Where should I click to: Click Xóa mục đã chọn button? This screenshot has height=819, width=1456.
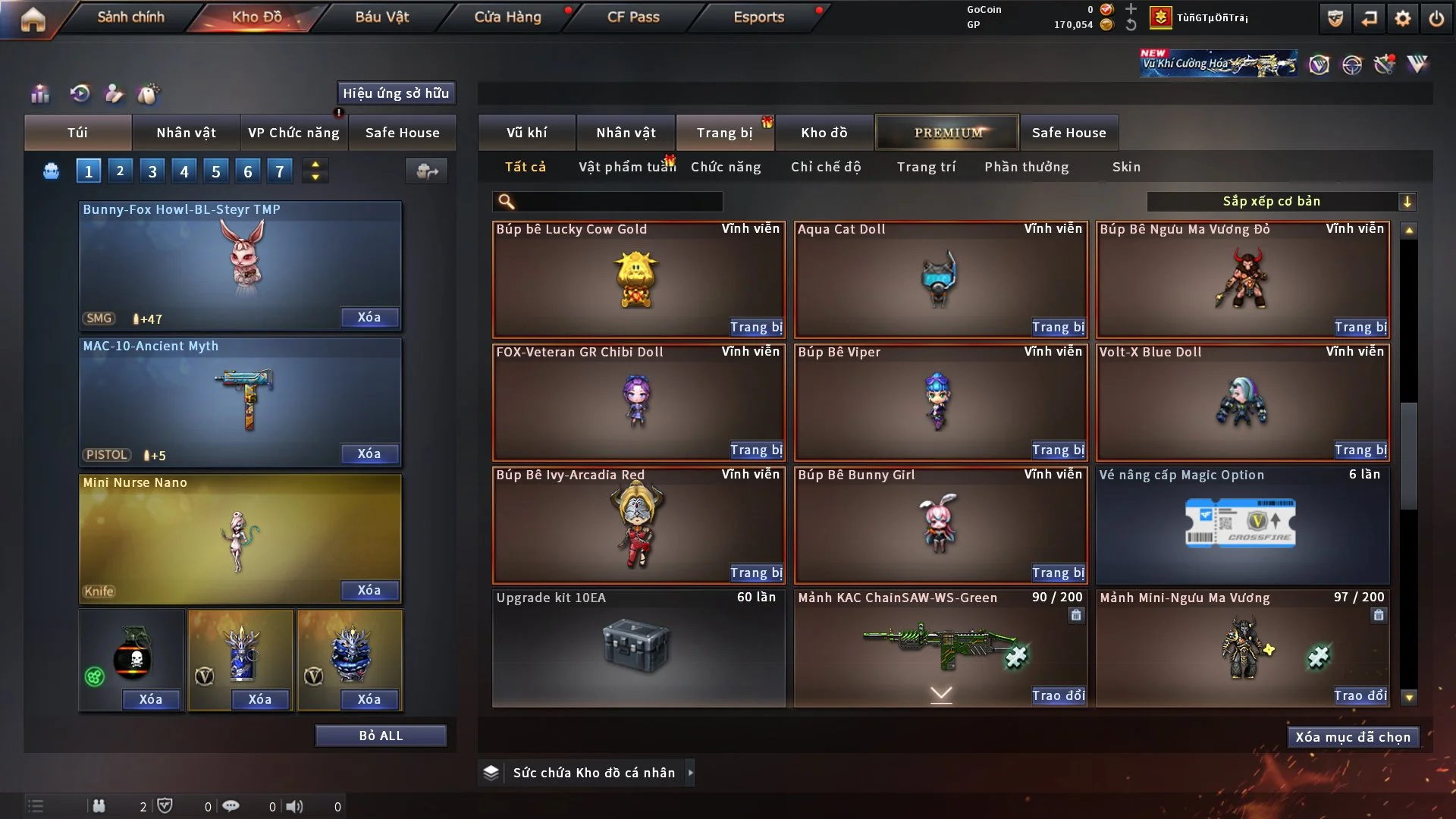1353,737
